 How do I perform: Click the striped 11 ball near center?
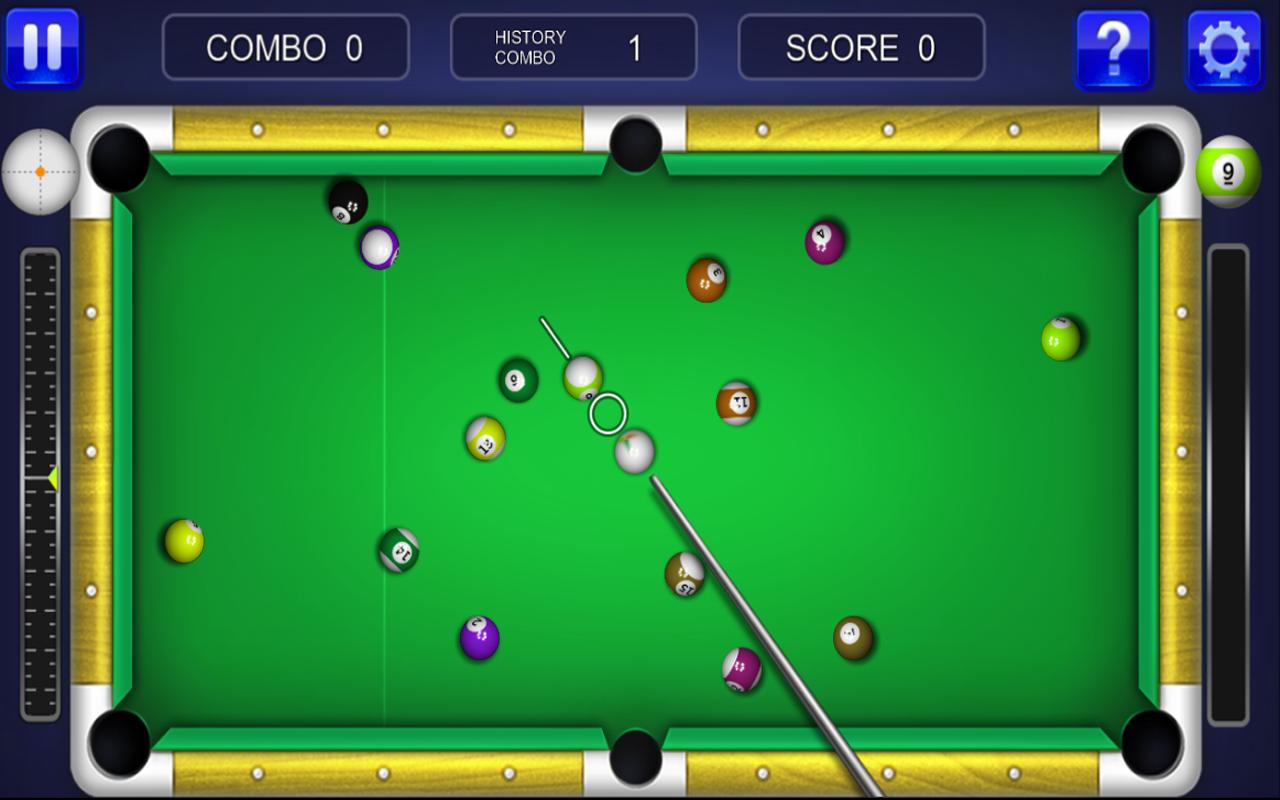coord(738,405)
